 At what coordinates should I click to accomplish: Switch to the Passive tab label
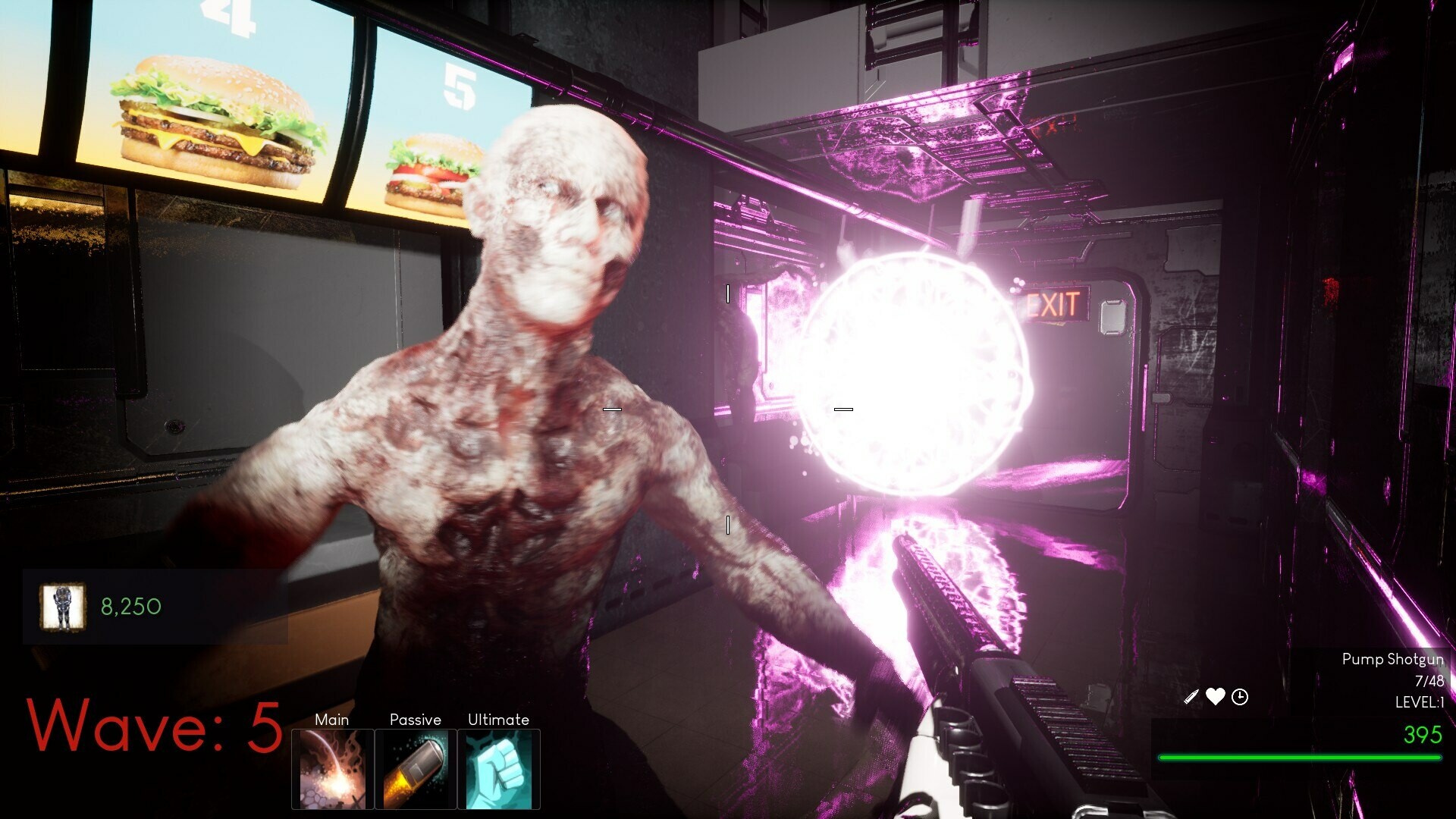click(x=416, y=720)
